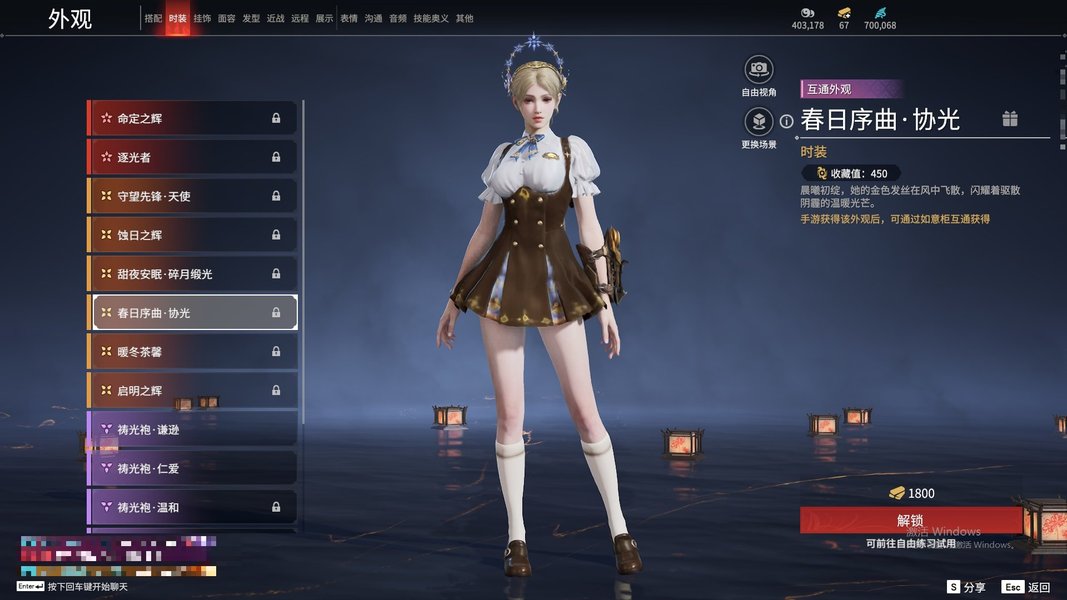Go to the 发型 hairstyle tab

(x=251, y=18)
